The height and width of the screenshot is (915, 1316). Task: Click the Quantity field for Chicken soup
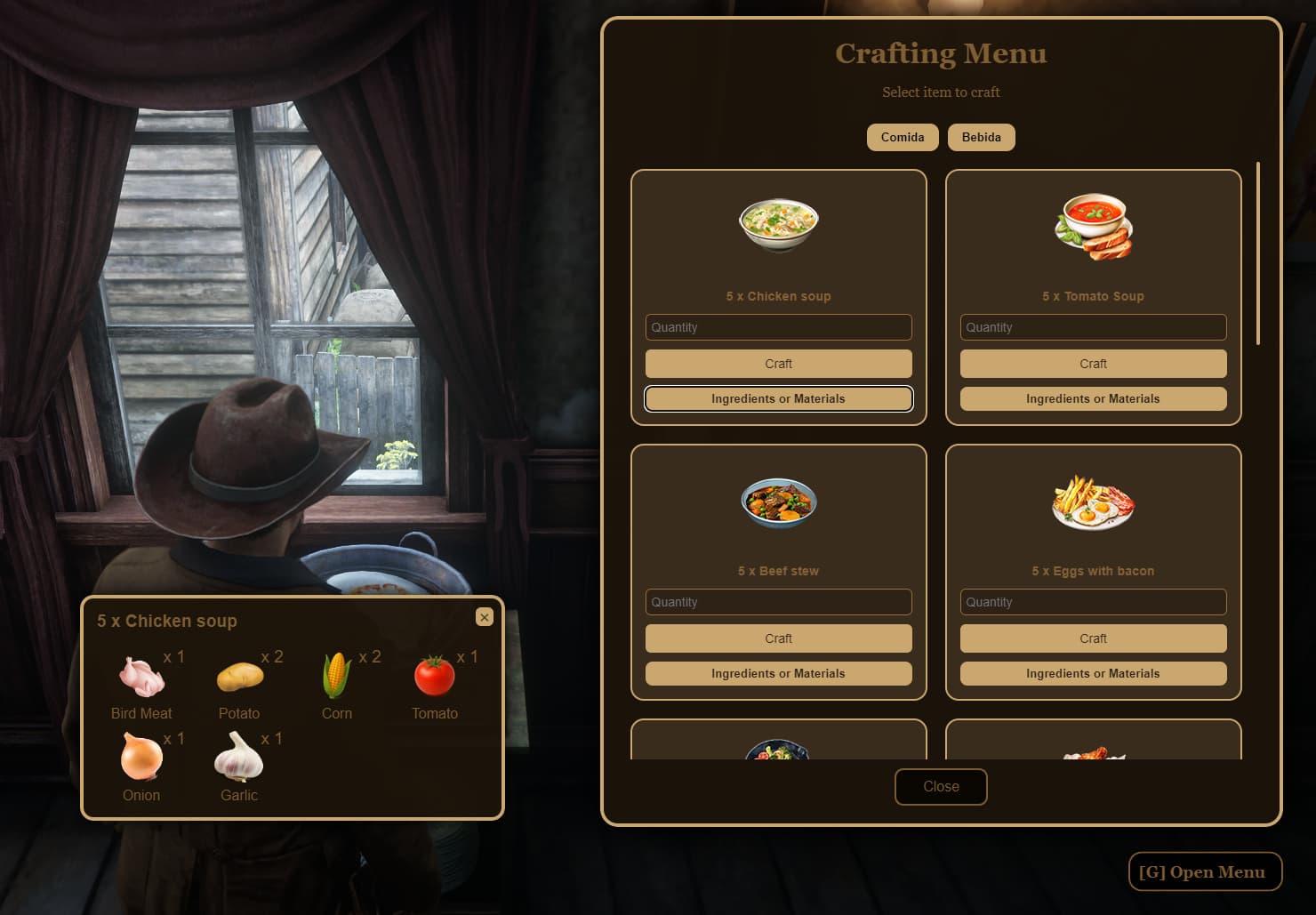pyautogui.click(x=778, y=327)
